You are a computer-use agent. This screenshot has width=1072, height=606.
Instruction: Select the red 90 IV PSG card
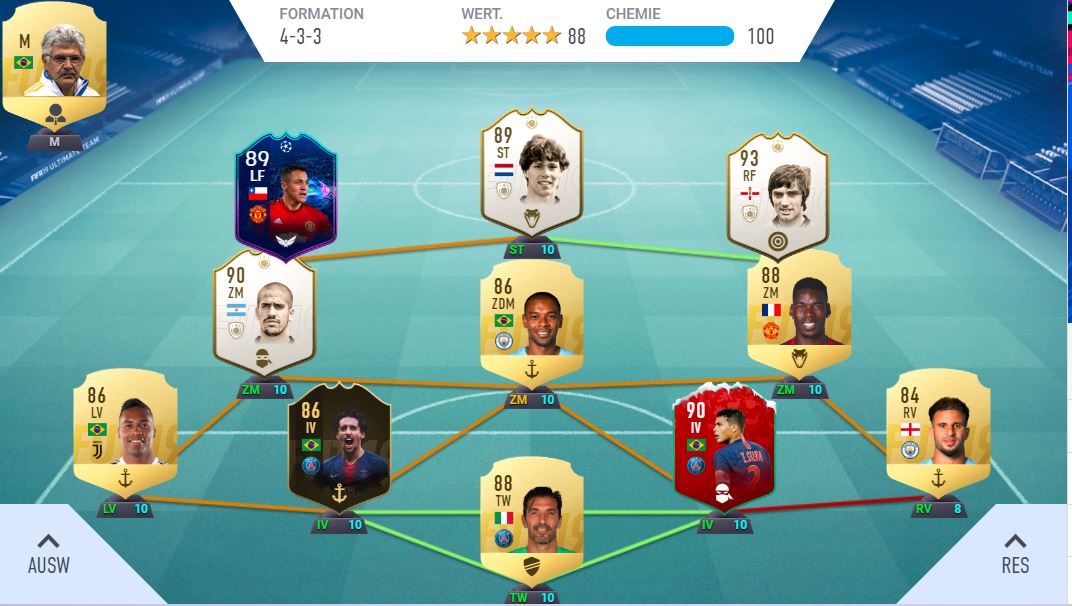(x=724, y=445)
